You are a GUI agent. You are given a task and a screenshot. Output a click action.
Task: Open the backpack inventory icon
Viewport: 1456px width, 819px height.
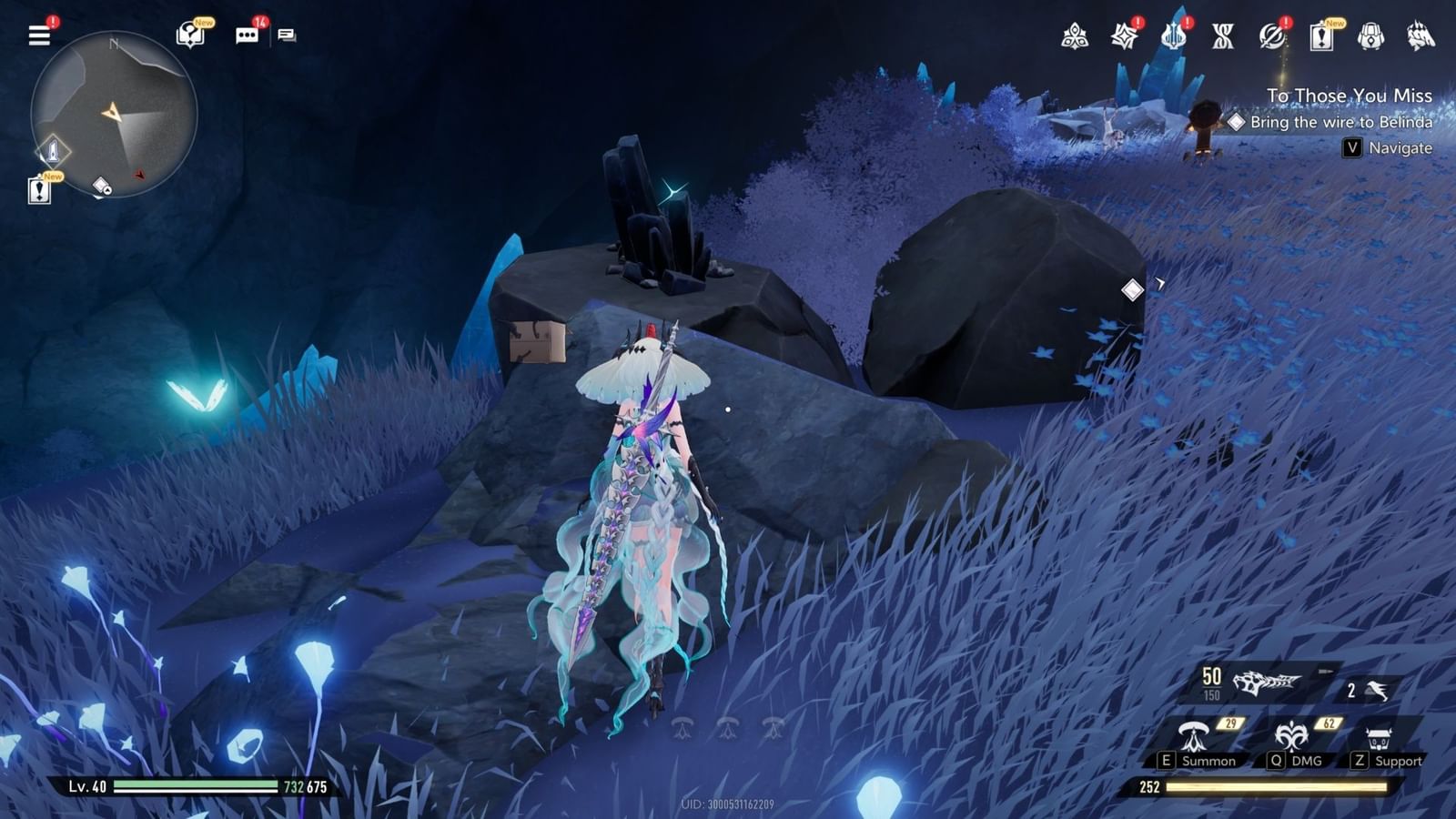[1369, 37]
